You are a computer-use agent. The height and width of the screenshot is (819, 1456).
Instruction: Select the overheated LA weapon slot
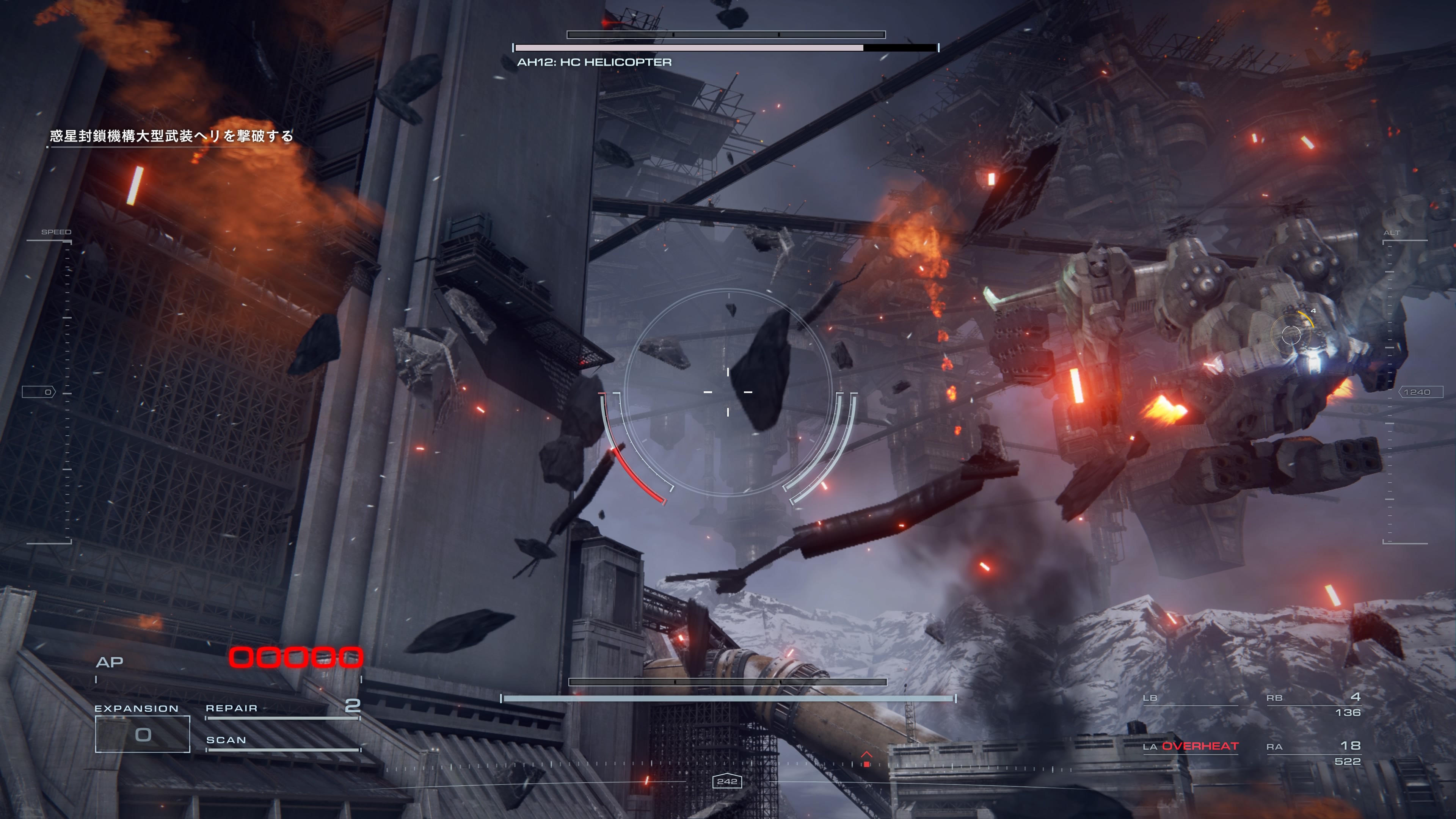click(x=1190, y=747)
